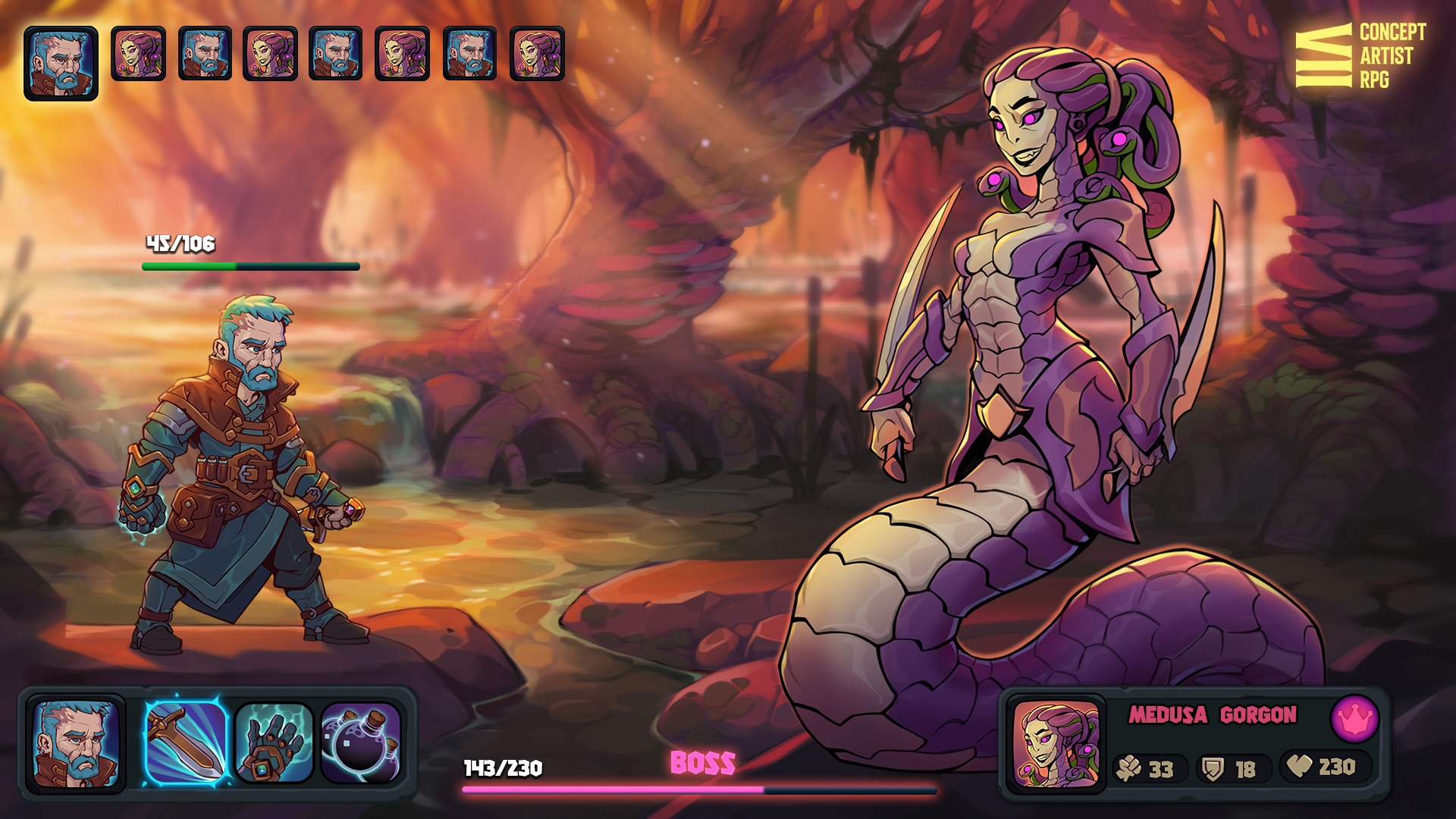
Task: Select the large active-turn hero portrait
Action: [x=61, y=64]
